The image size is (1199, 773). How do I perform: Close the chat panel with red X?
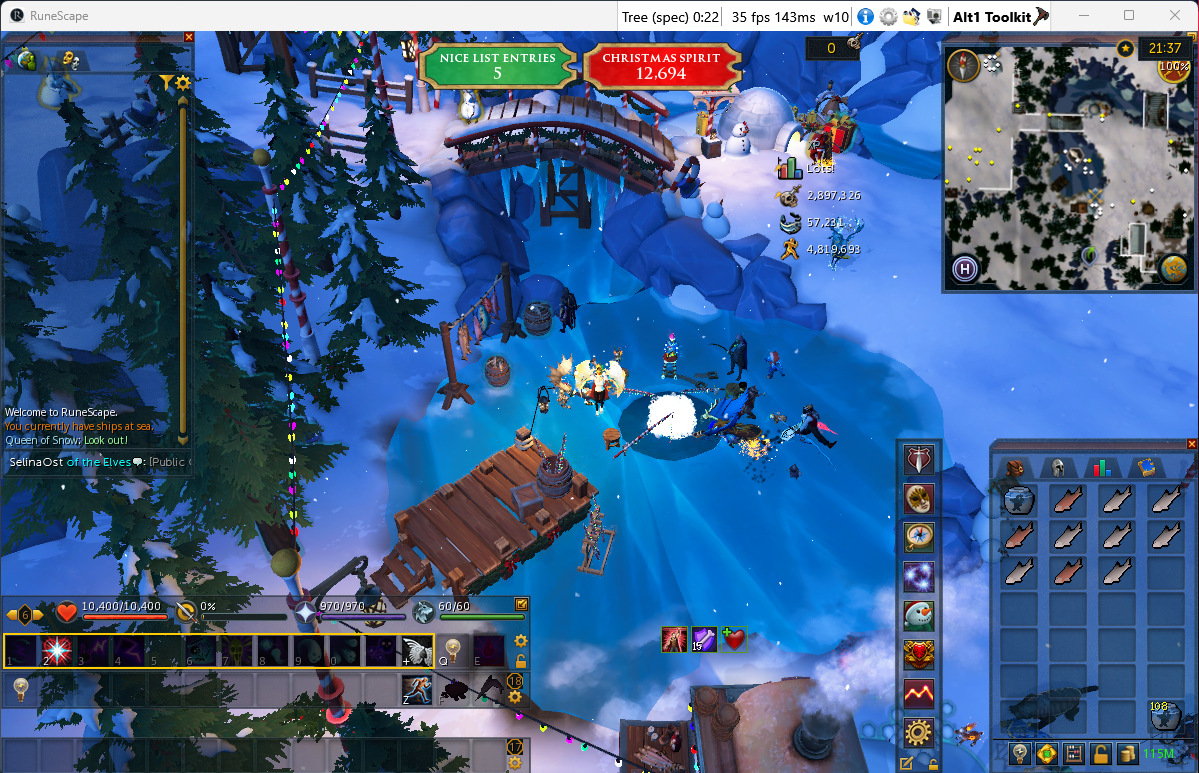189,37
